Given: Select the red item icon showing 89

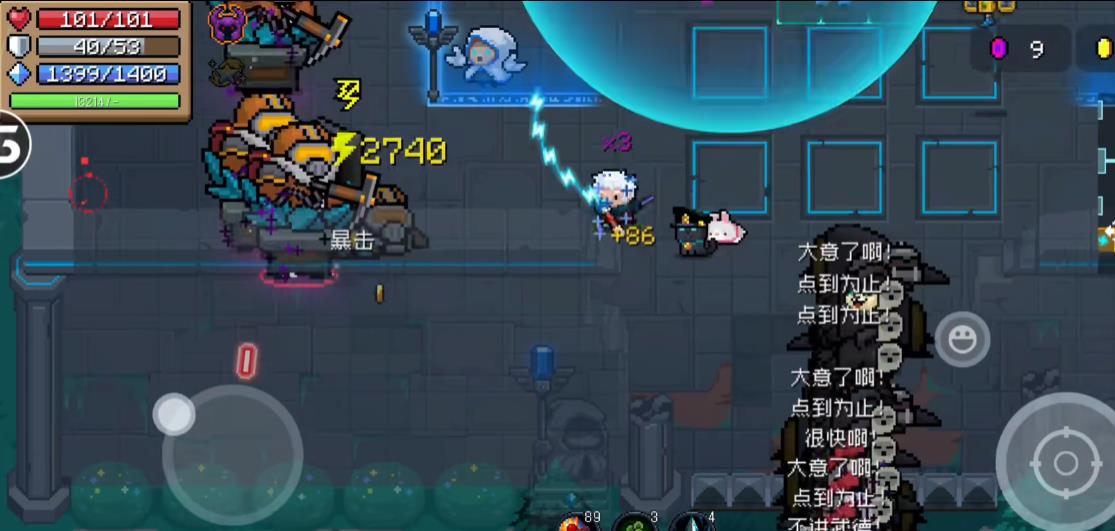Looking at the screenshot, I should pyautogui.click(x=573, y=524).
